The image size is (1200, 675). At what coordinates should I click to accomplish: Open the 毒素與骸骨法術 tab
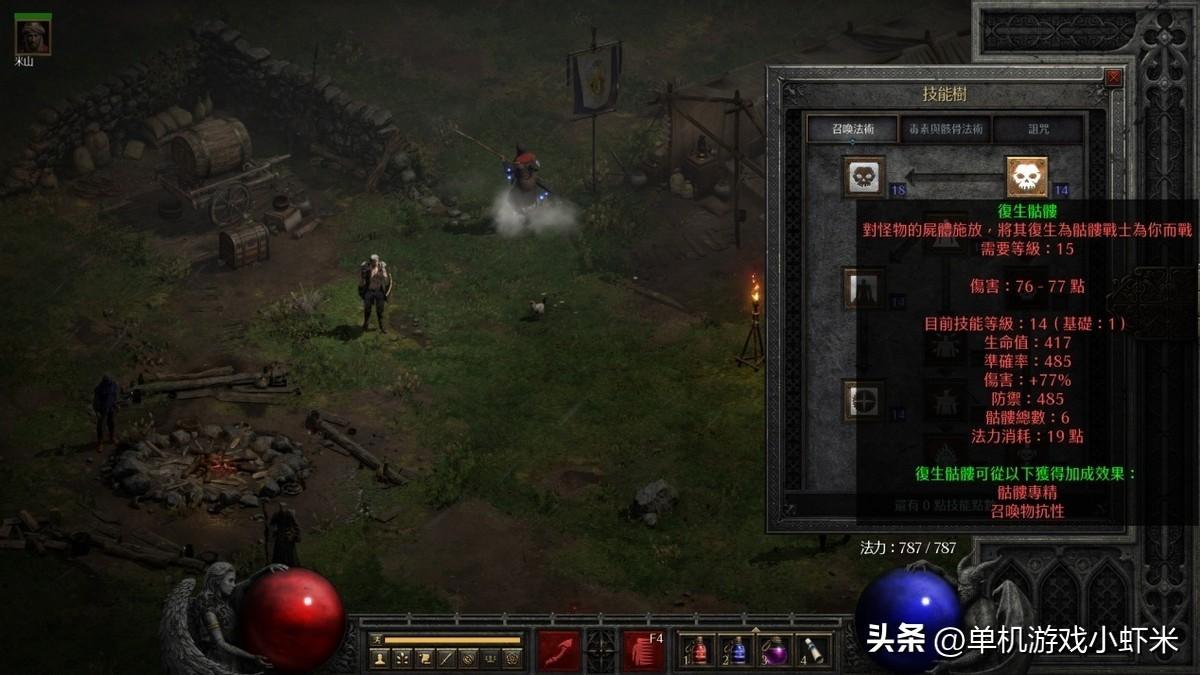945,129
